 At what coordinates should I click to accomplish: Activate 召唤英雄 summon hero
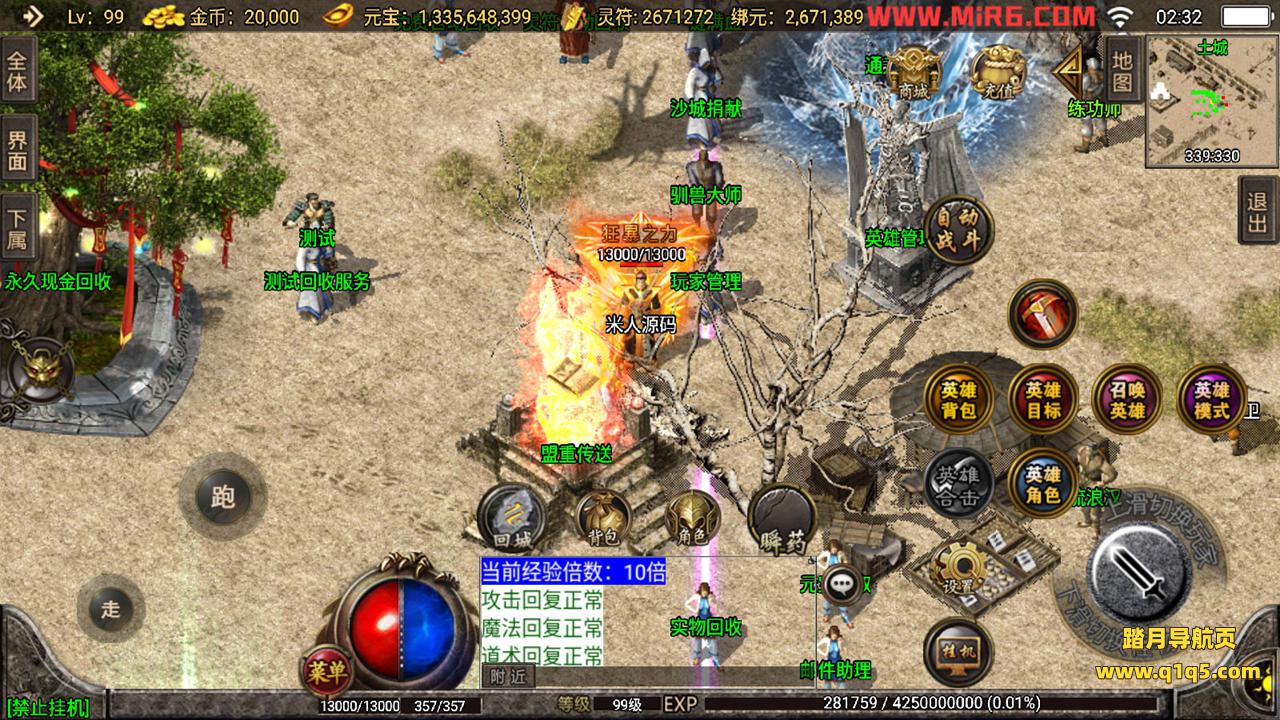point(1127,399)
